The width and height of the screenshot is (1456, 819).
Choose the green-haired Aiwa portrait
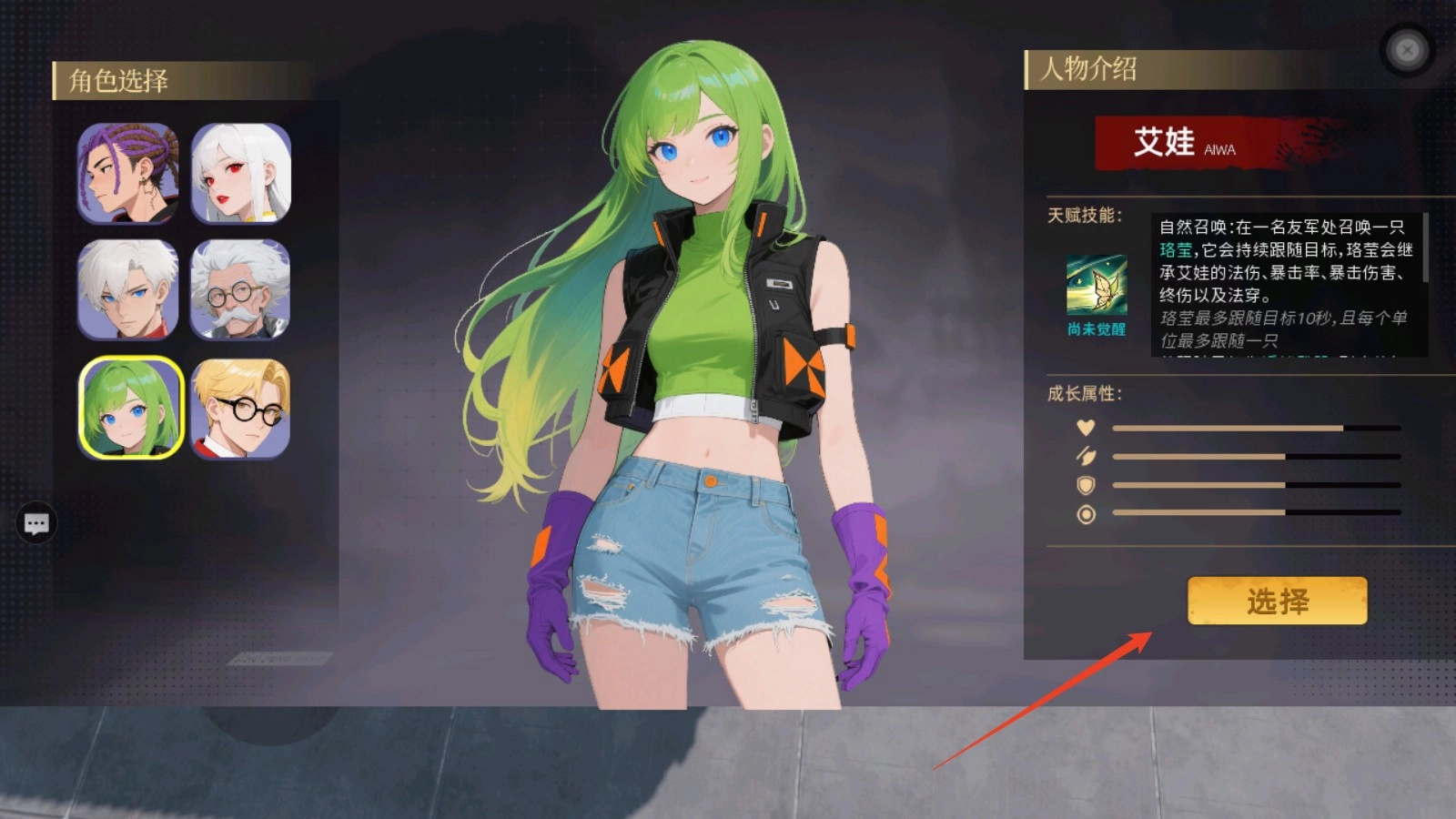[131, 408]
